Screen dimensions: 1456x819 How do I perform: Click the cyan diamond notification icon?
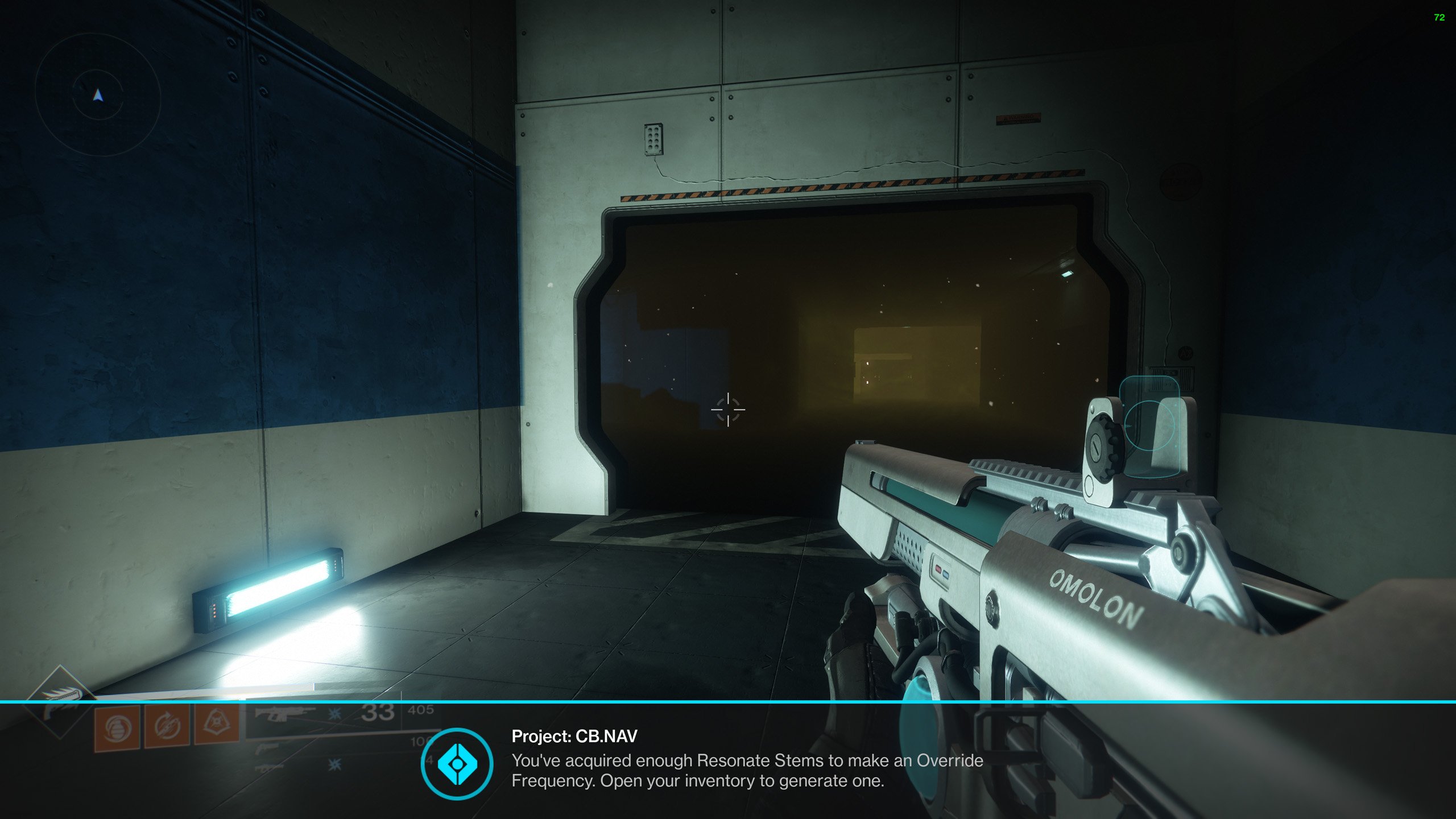click(x=457, y=764)
